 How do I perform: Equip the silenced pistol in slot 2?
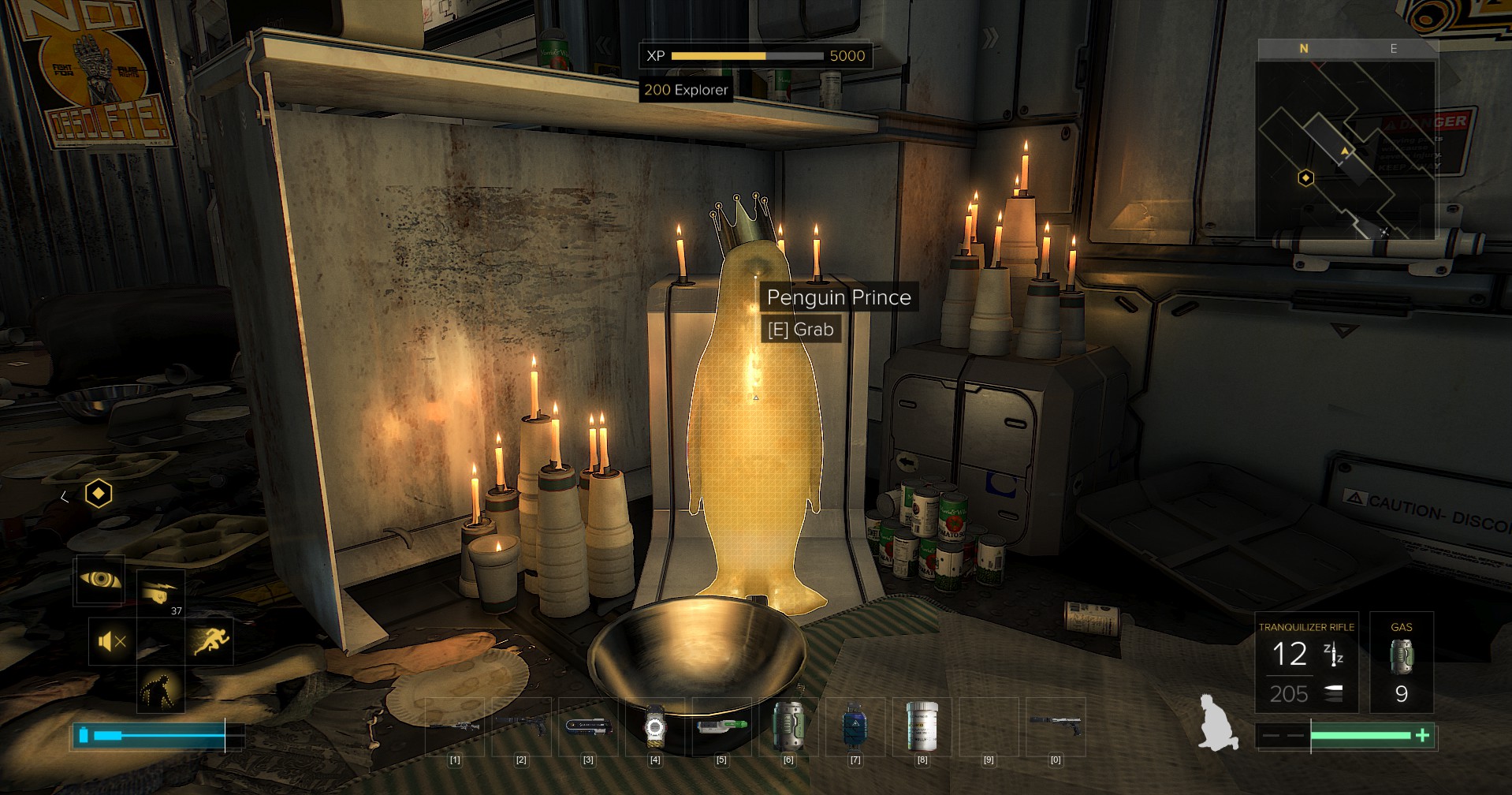coord(521,726)
